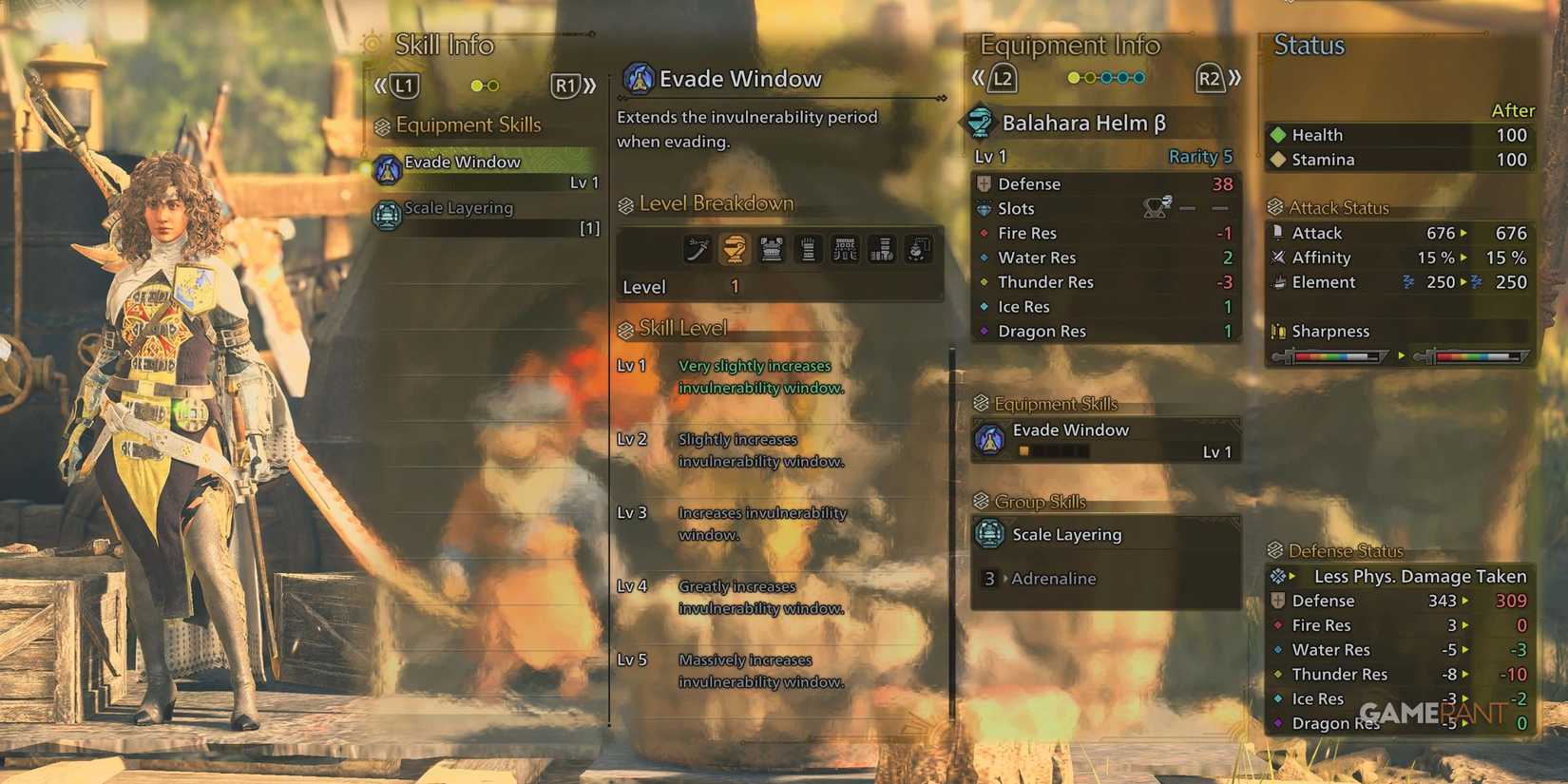Click the Scale Layering group skill icon
This screenshot has width=1568, height=784.
pyautogui.click(x=990, y=534)
